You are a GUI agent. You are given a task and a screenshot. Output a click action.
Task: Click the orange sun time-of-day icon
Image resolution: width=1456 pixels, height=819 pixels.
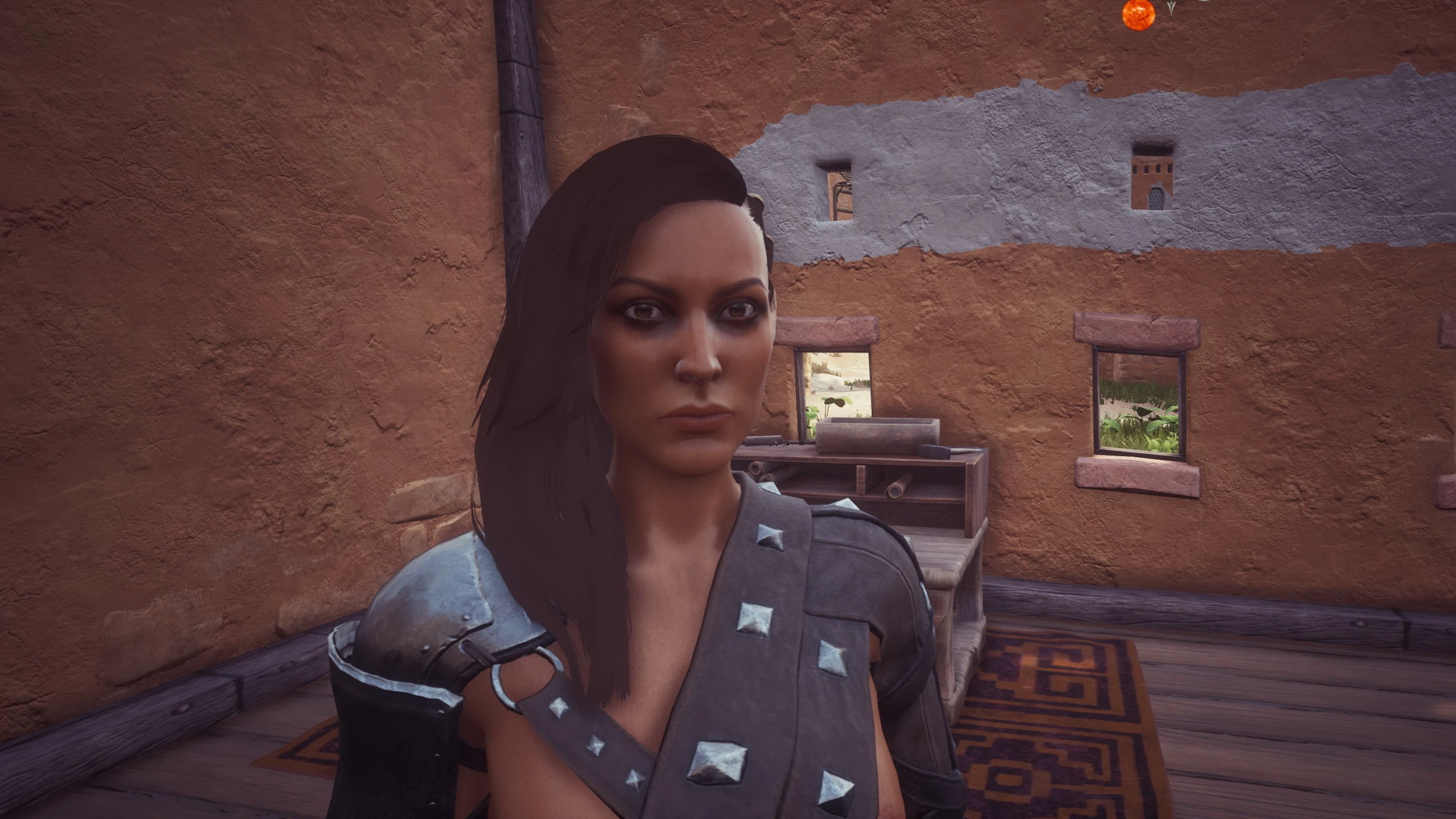coord(1138,14)
